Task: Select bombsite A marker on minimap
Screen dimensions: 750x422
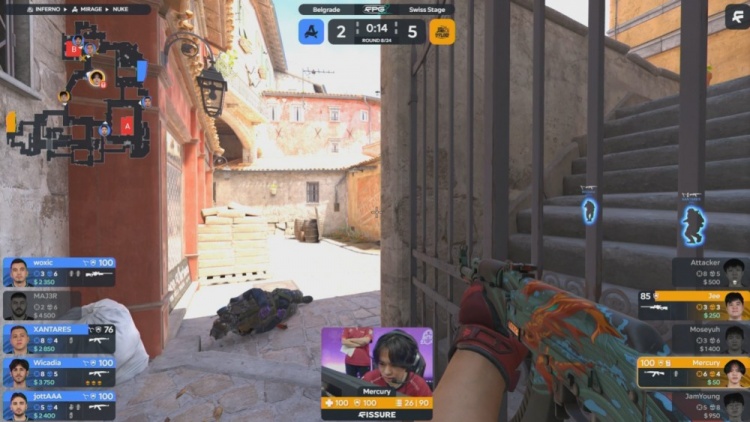Action: coord(127,125)
